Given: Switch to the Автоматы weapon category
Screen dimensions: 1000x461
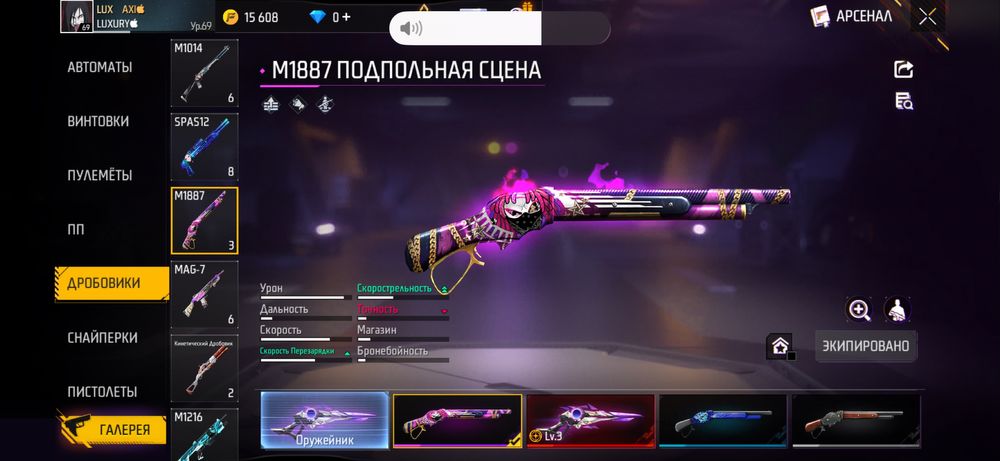Looking at the screenshot, I should (x=100, y=67).
